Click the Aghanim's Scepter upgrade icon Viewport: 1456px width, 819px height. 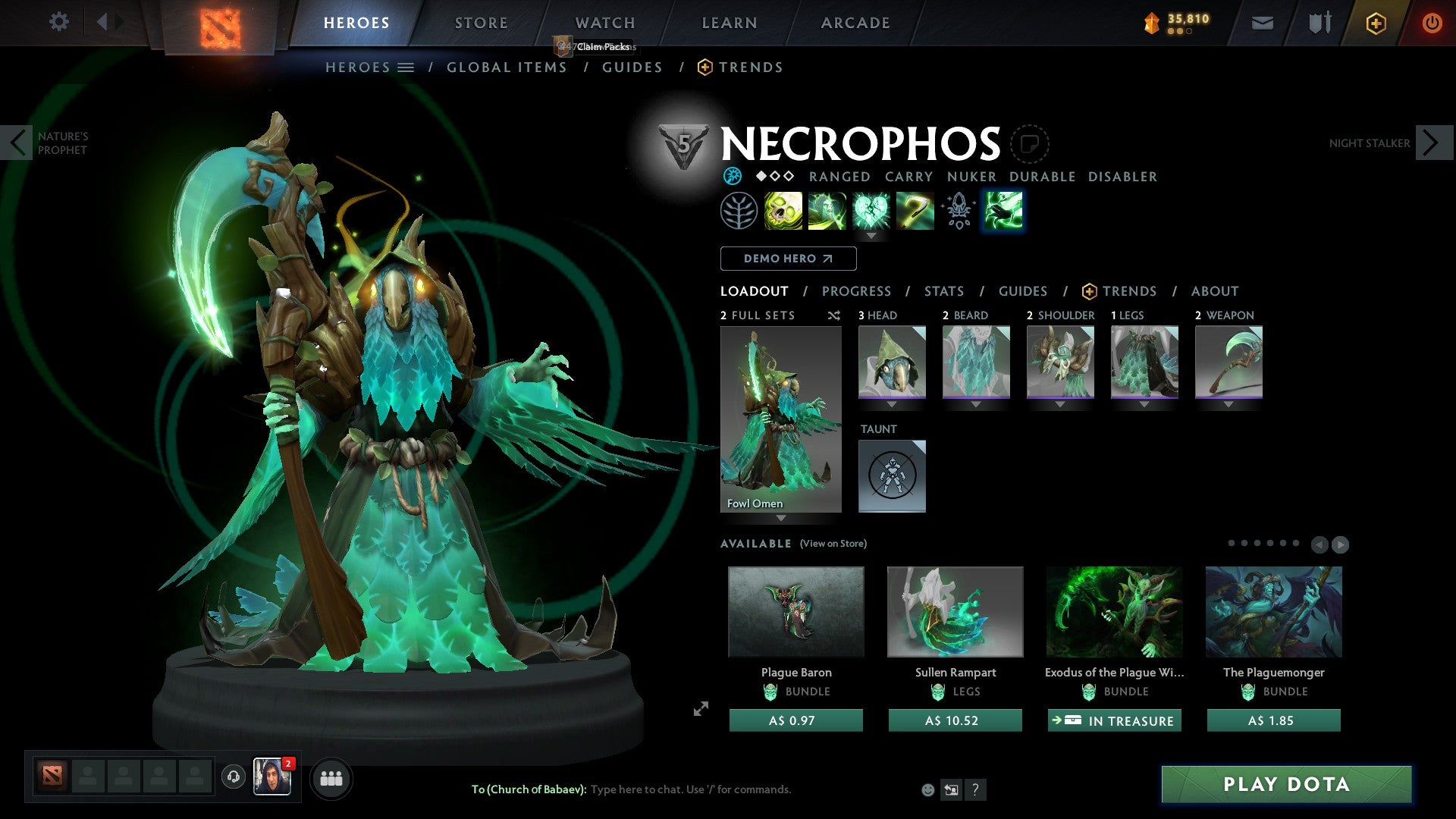point(958,211)
